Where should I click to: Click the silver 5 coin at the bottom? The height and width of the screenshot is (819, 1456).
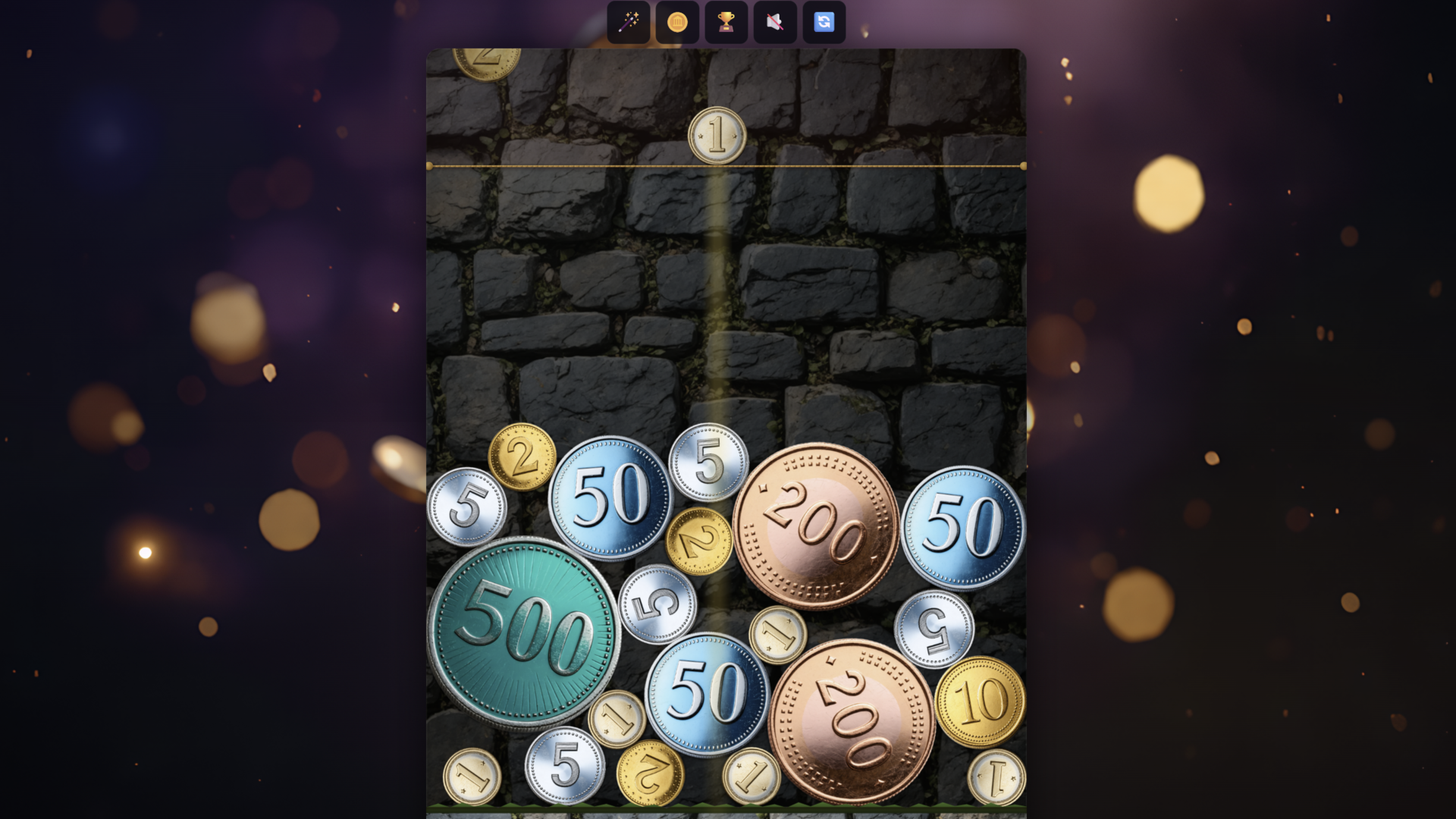pos(565,766)
